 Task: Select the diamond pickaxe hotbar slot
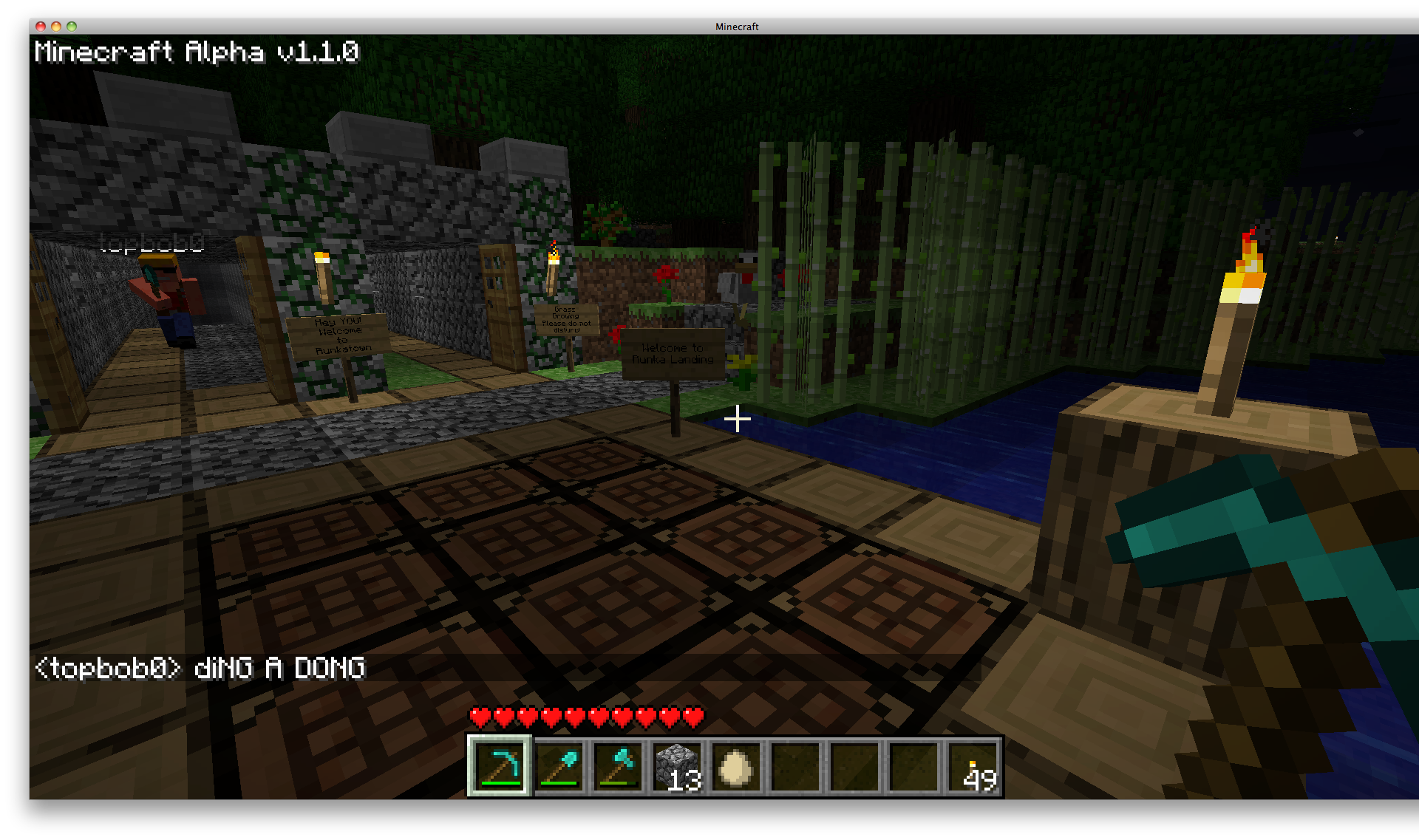point(499,766)
